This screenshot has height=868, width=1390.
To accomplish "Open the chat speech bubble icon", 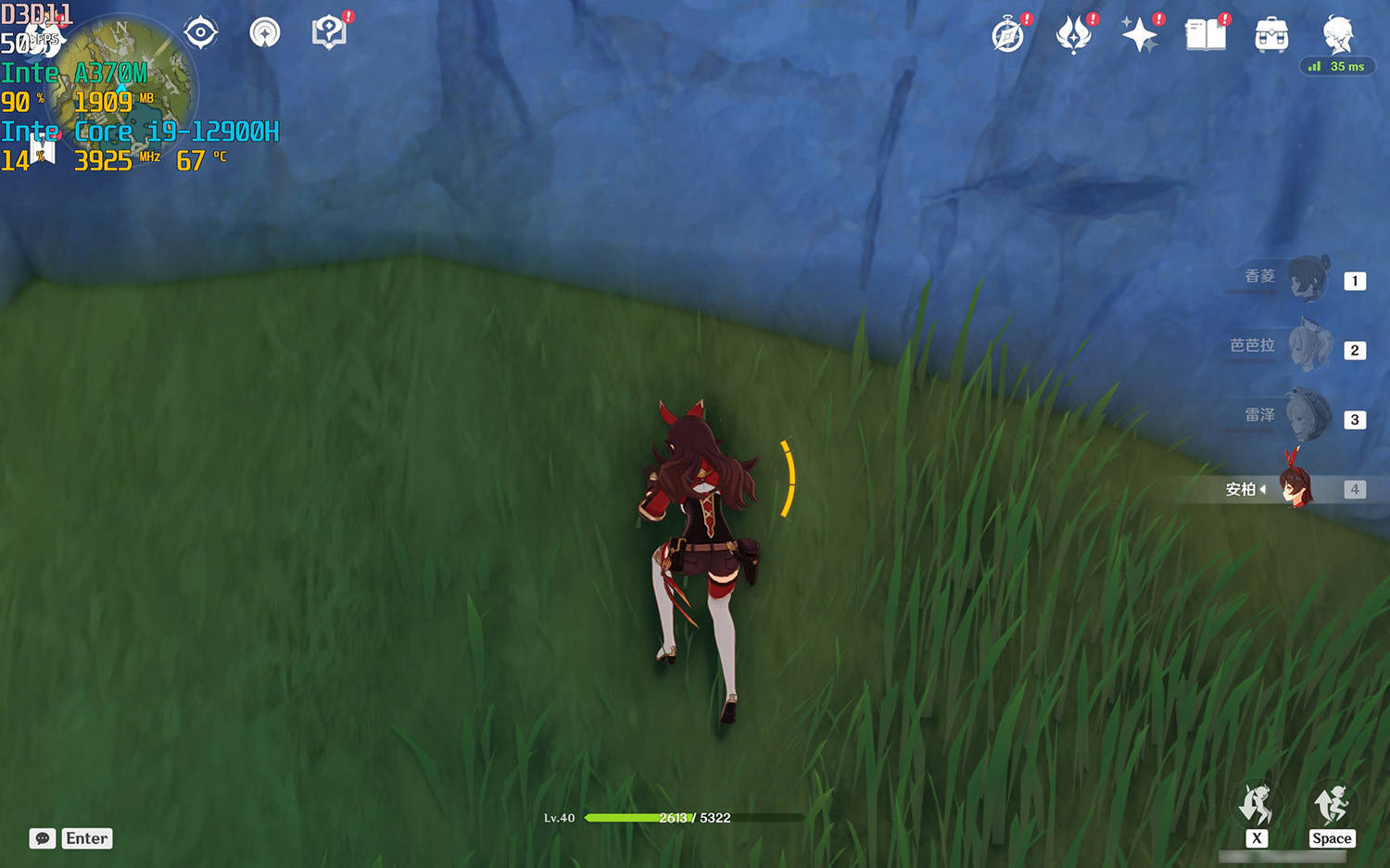I will pyautogui.click(x=43, y=838).
